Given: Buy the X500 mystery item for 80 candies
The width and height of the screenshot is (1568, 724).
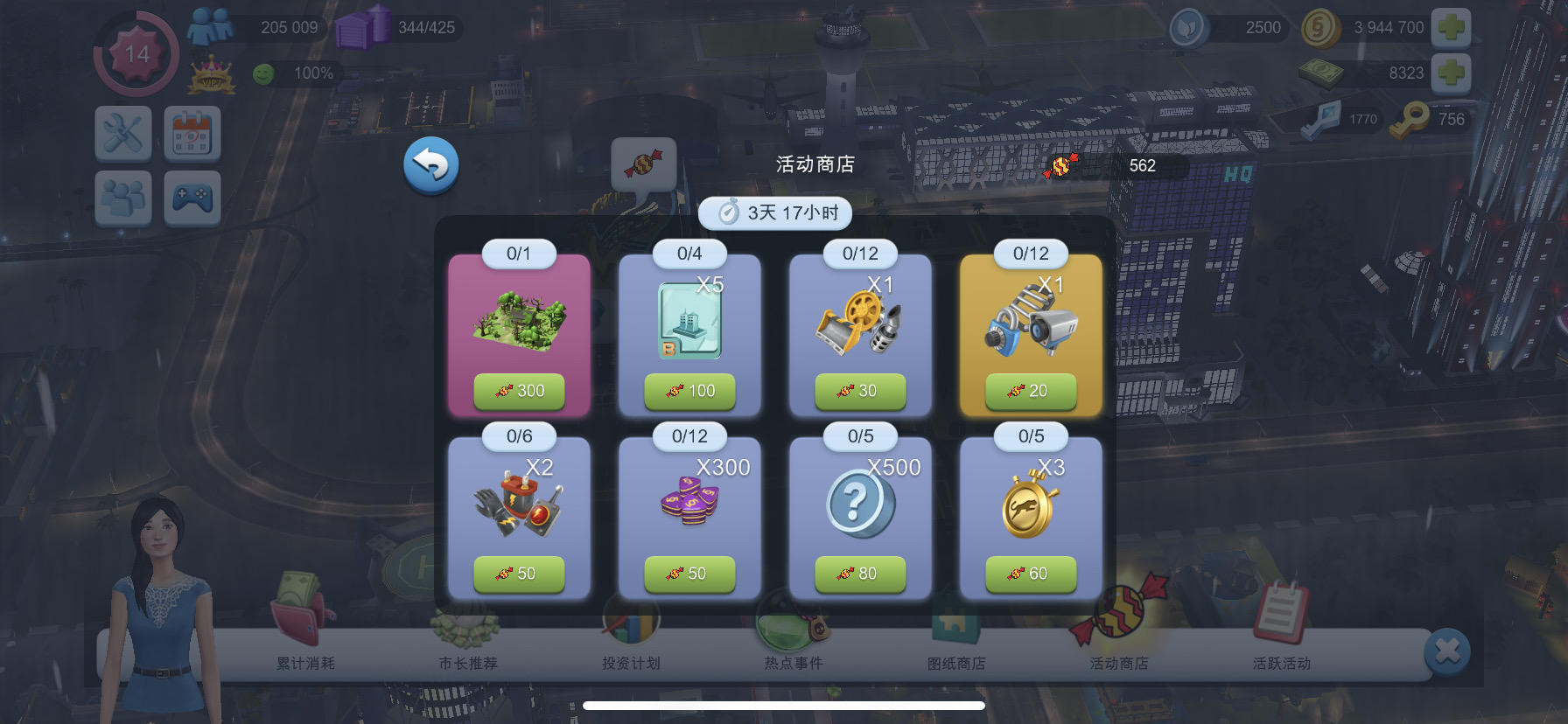Looking at the screenshot, I should [x=863, y=574].
